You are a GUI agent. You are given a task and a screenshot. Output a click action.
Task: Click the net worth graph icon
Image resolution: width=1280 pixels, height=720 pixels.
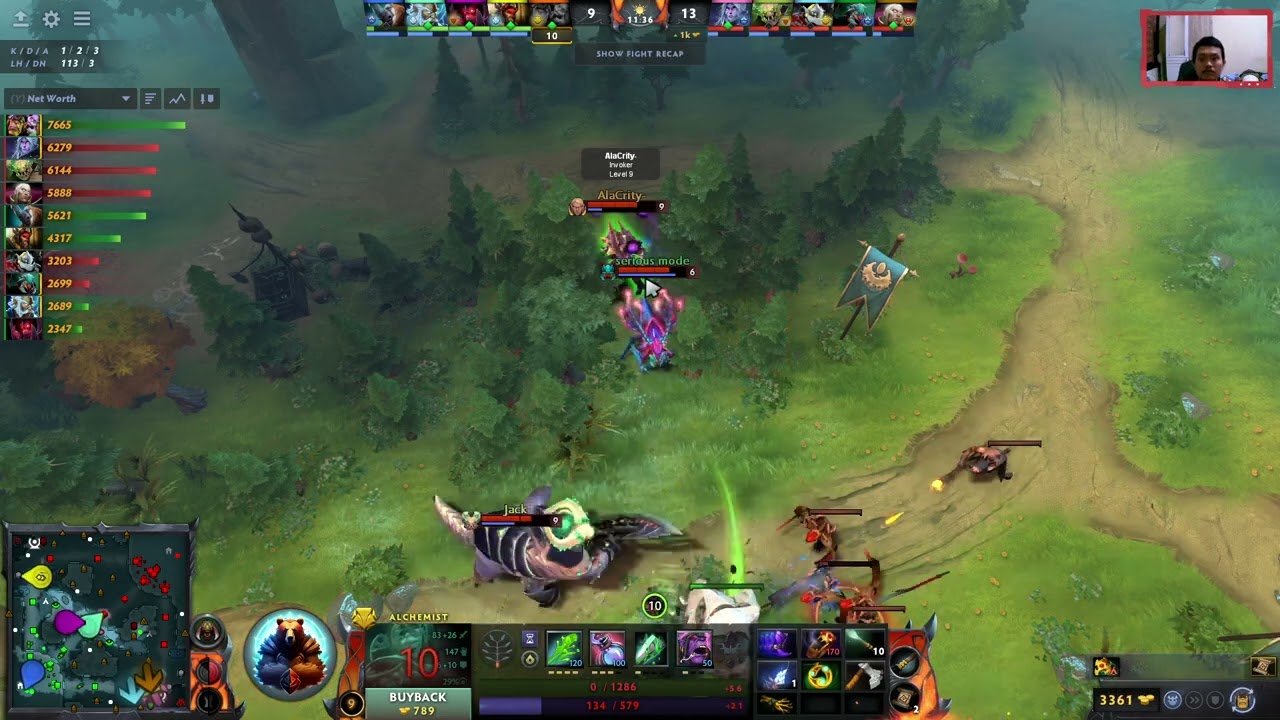tap(179, 98)
